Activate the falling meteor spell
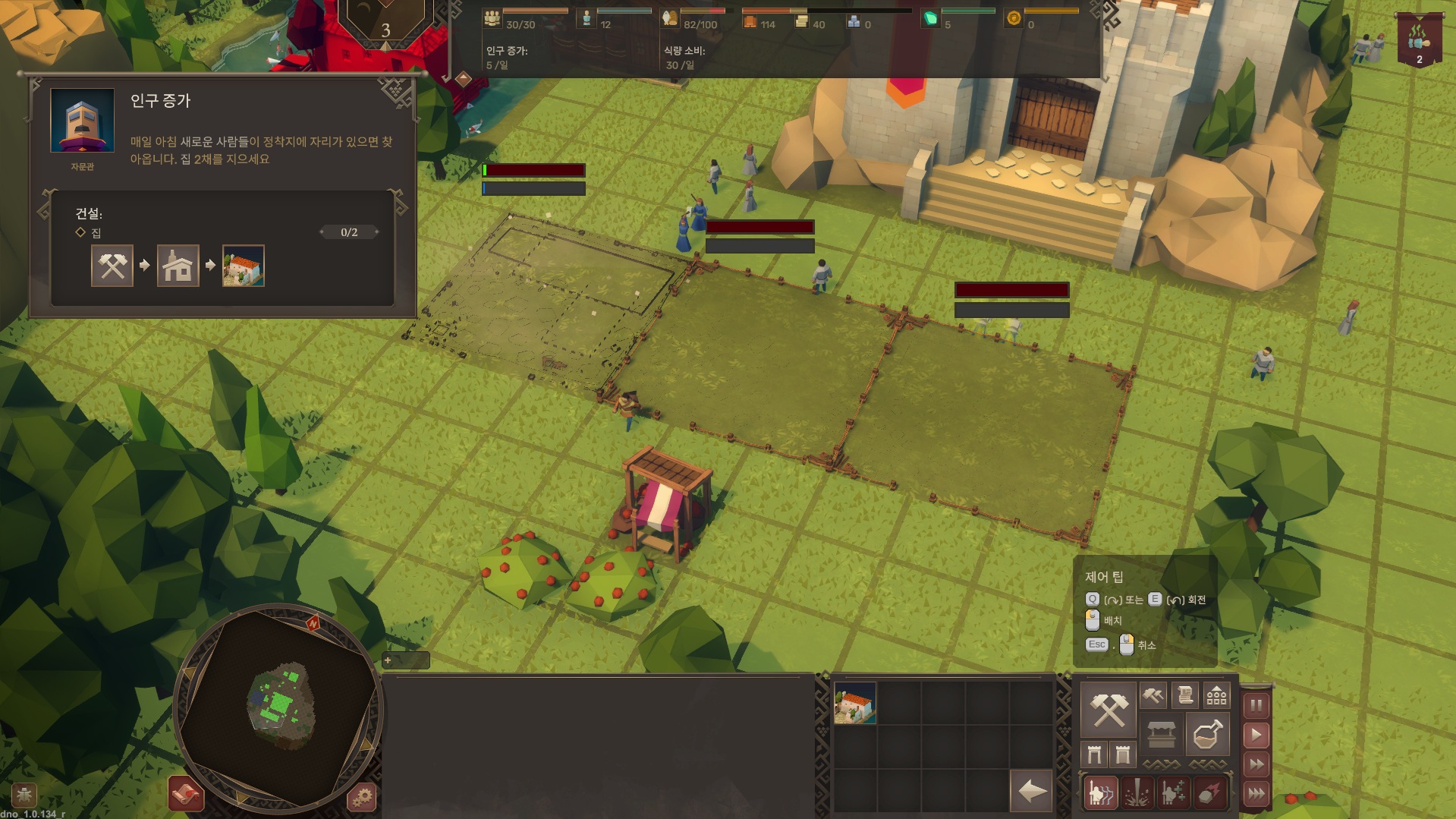 [1209, 794]
